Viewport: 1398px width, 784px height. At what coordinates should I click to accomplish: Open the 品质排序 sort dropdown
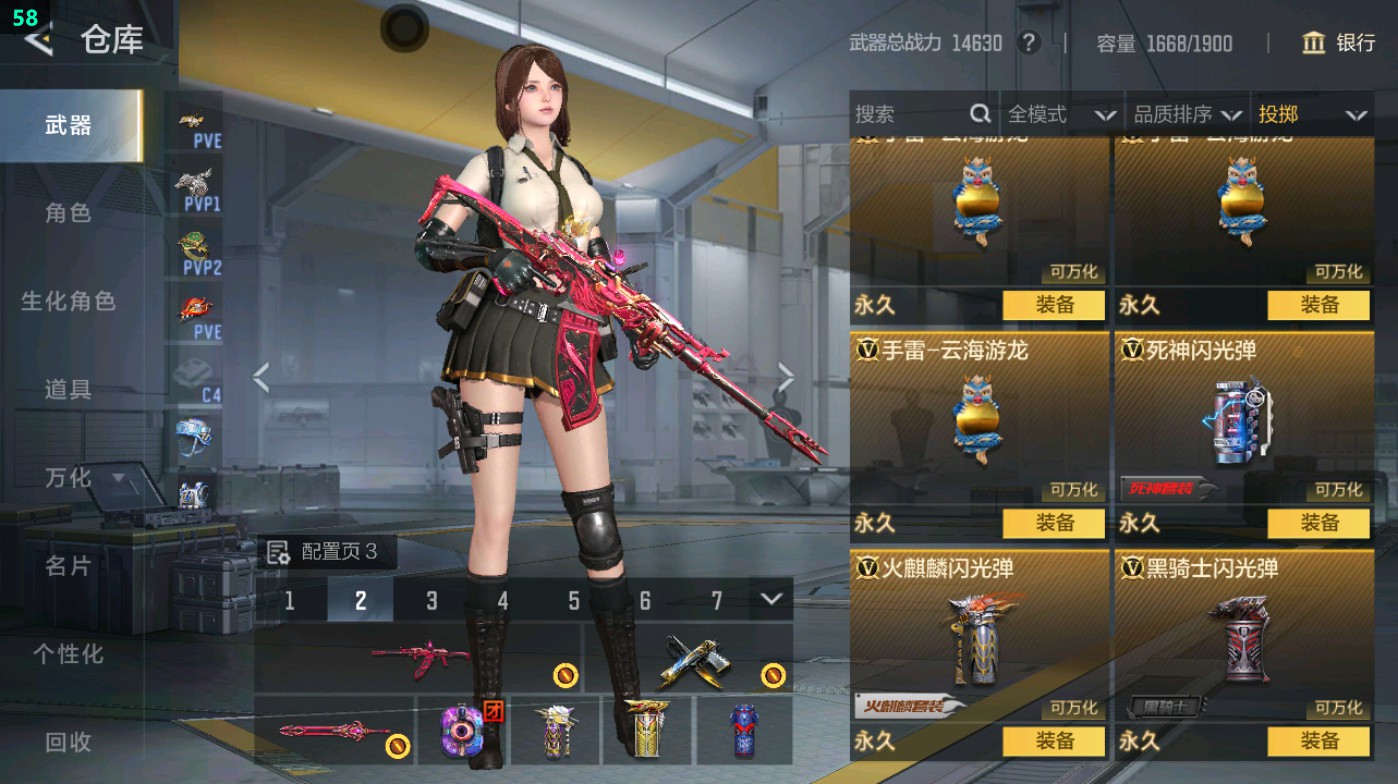click(x=1187, y=115)
